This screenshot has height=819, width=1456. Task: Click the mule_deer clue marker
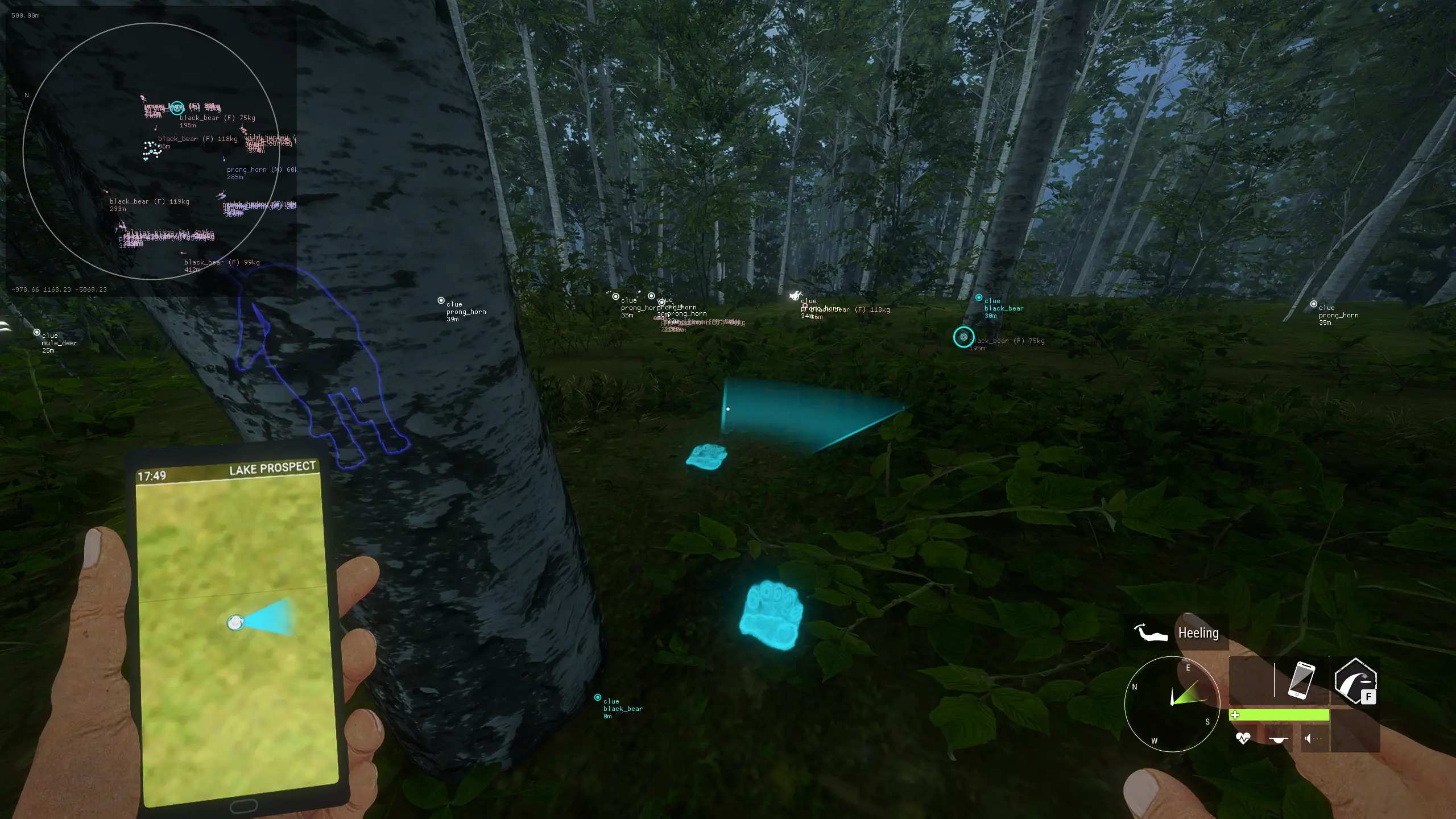coord(37,332)
